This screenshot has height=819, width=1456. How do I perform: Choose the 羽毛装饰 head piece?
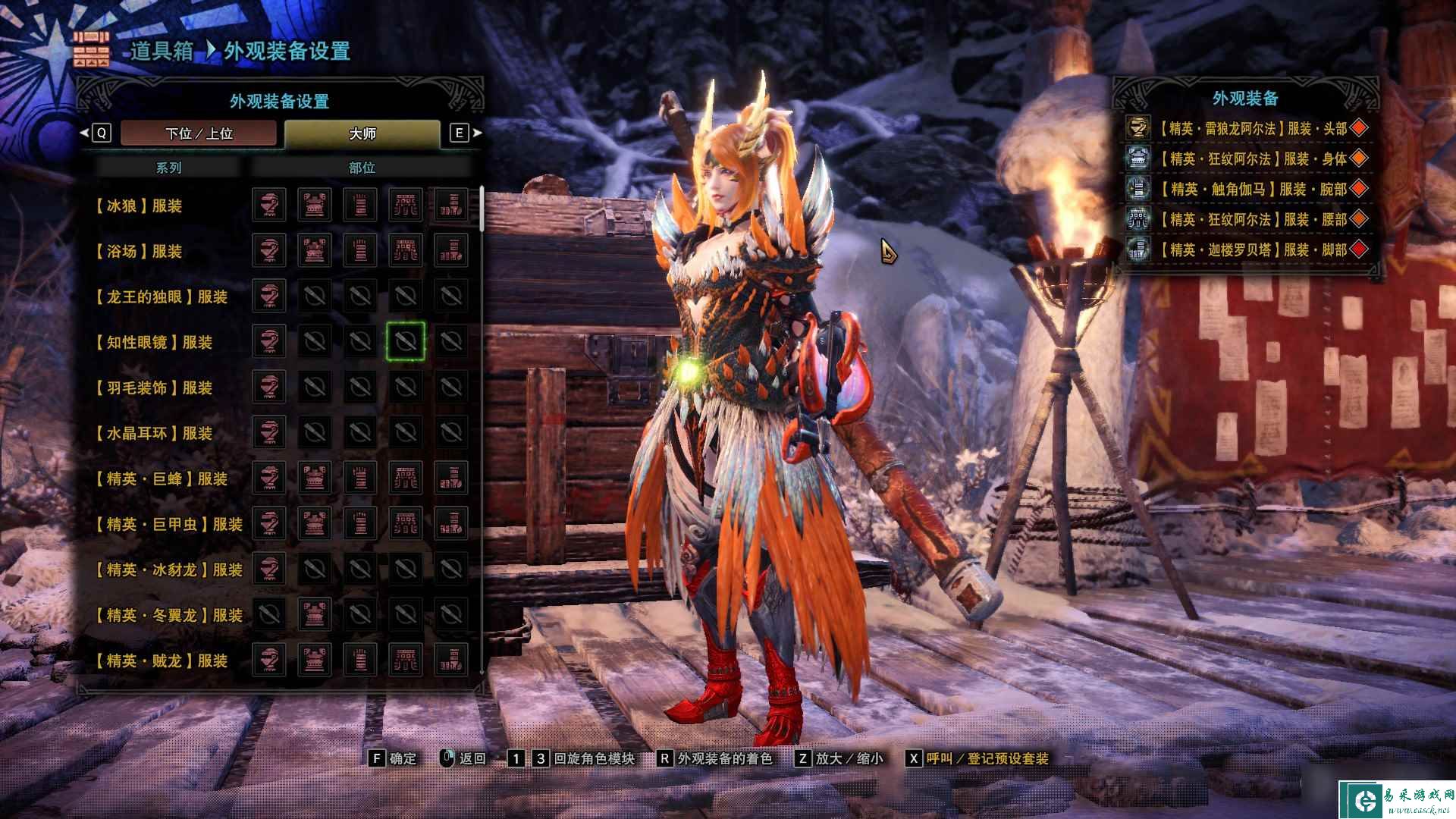click(x=269, y=387)
